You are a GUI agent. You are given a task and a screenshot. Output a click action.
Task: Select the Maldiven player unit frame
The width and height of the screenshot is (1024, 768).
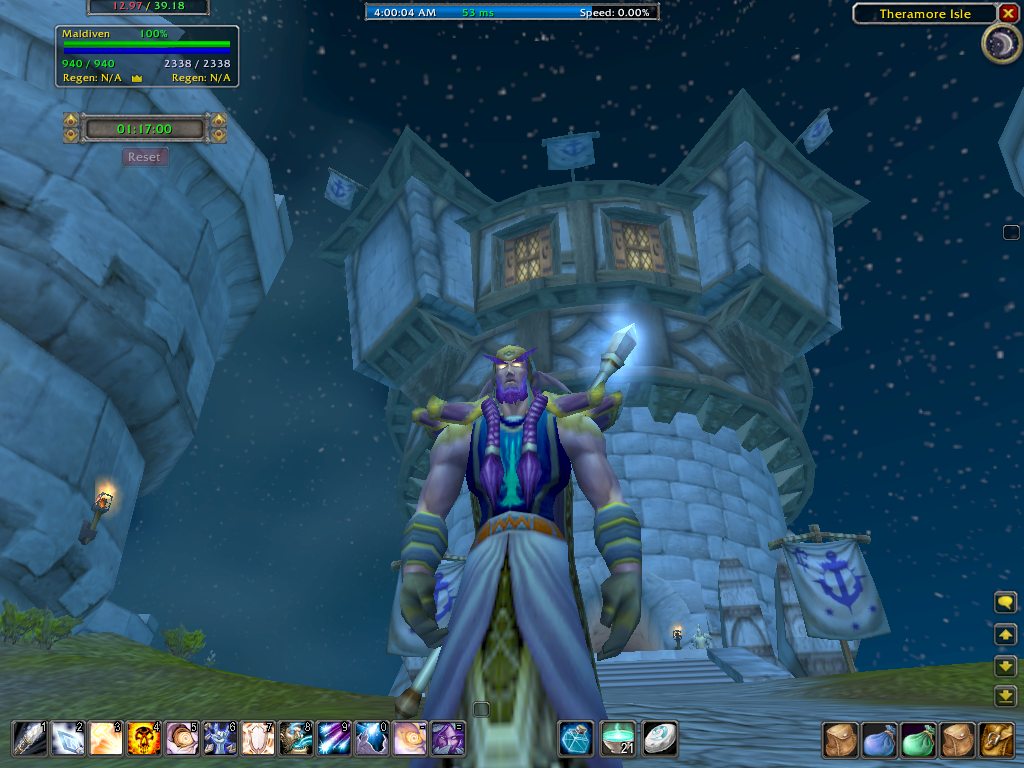(x=147, y=55)
